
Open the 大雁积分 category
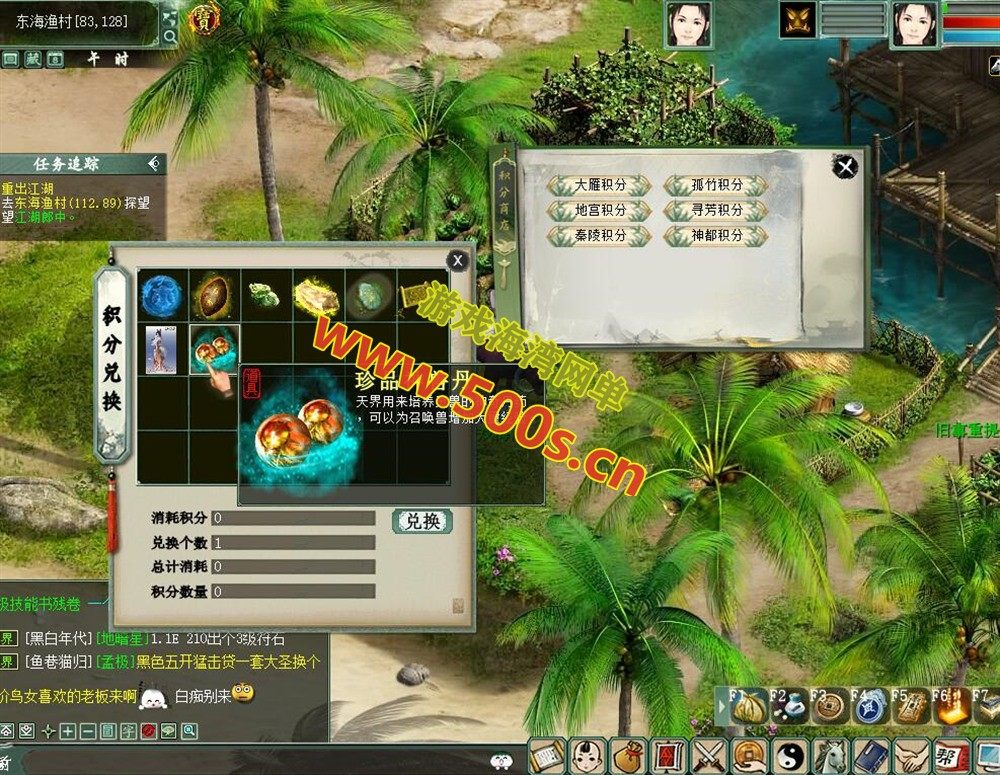[600, 186]
